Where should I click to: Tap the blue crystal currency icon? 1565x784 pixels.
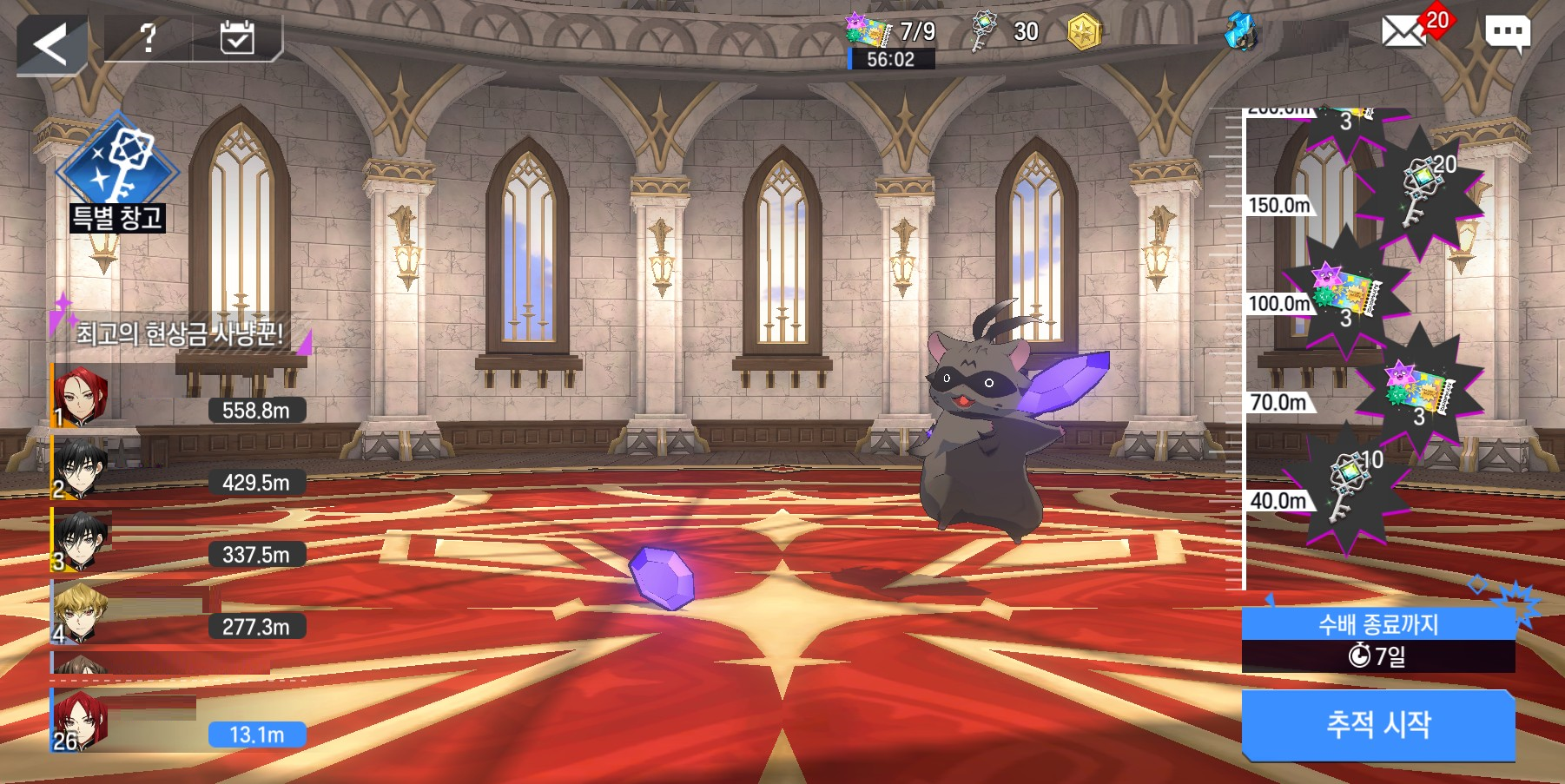[1240, 33]
